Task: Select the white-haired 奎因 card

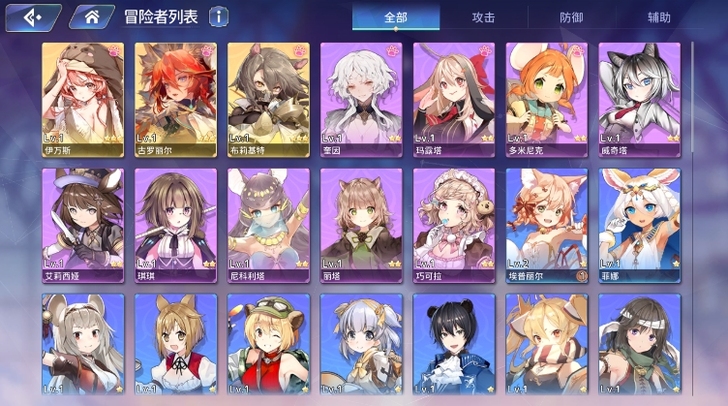Action: click(x=361, y=98)
